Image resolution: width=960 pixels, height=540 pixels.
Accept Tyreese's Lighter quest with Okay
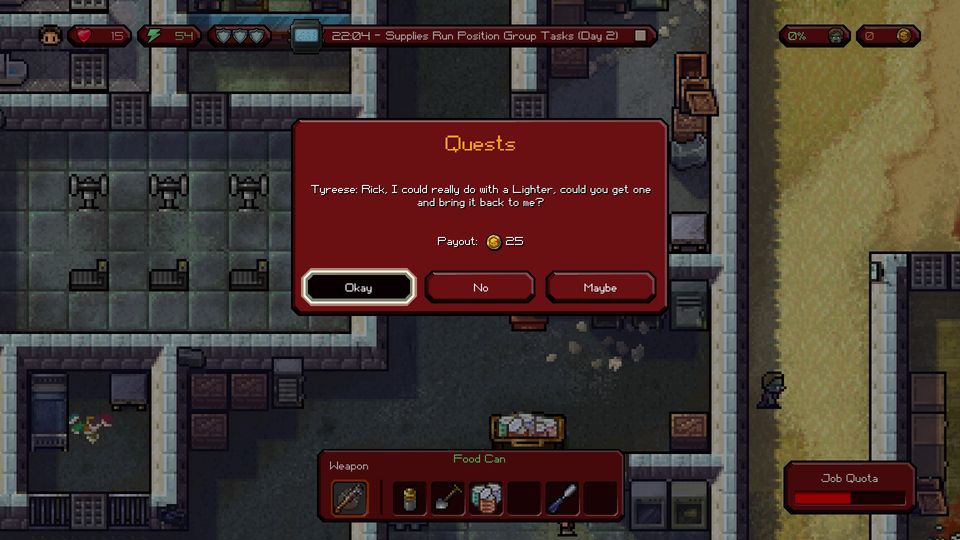(x=359, y=287)
